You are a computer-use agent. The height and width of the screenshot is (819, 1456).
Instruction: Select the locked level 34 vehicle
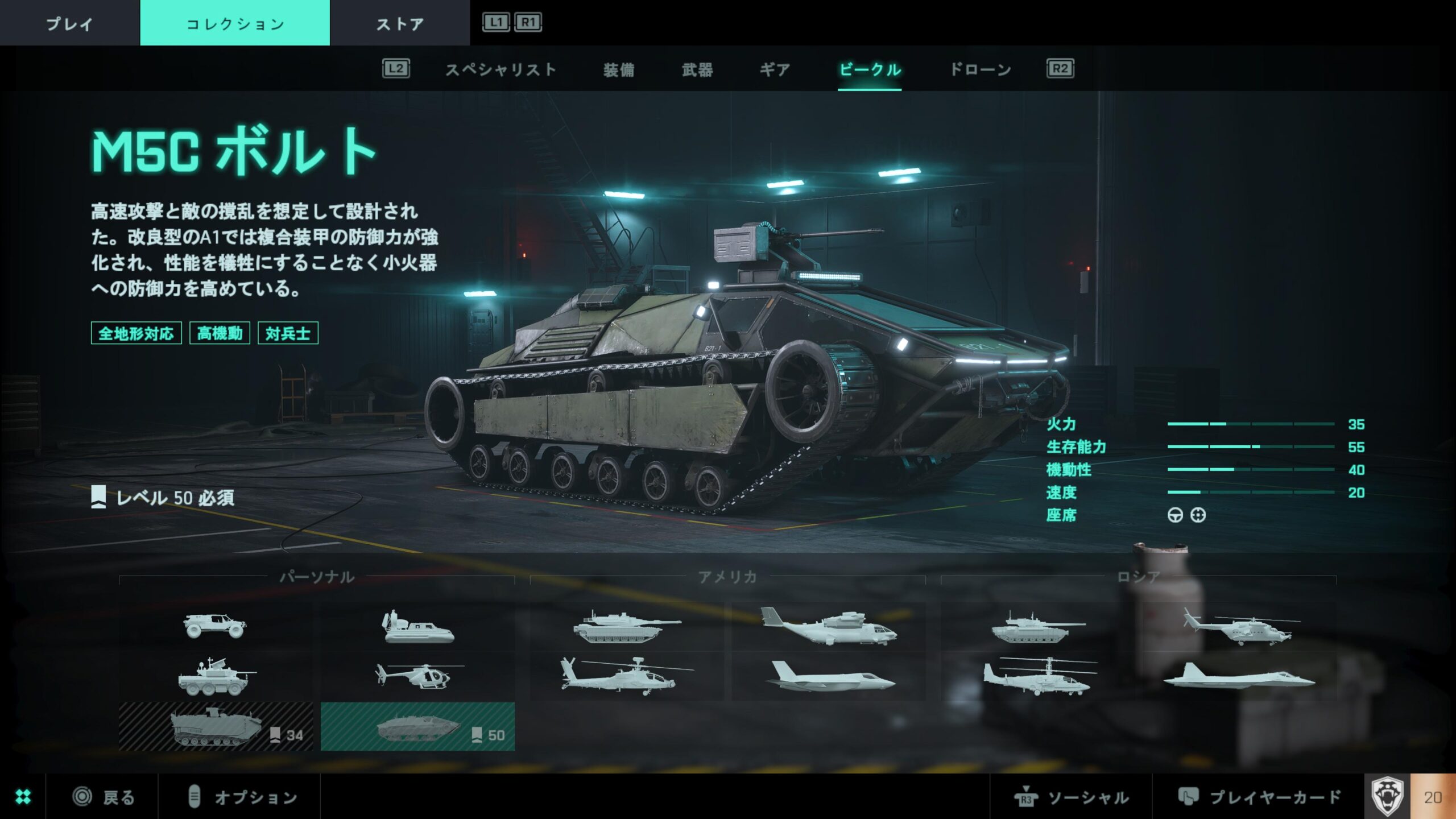click(x=216, y=727)
